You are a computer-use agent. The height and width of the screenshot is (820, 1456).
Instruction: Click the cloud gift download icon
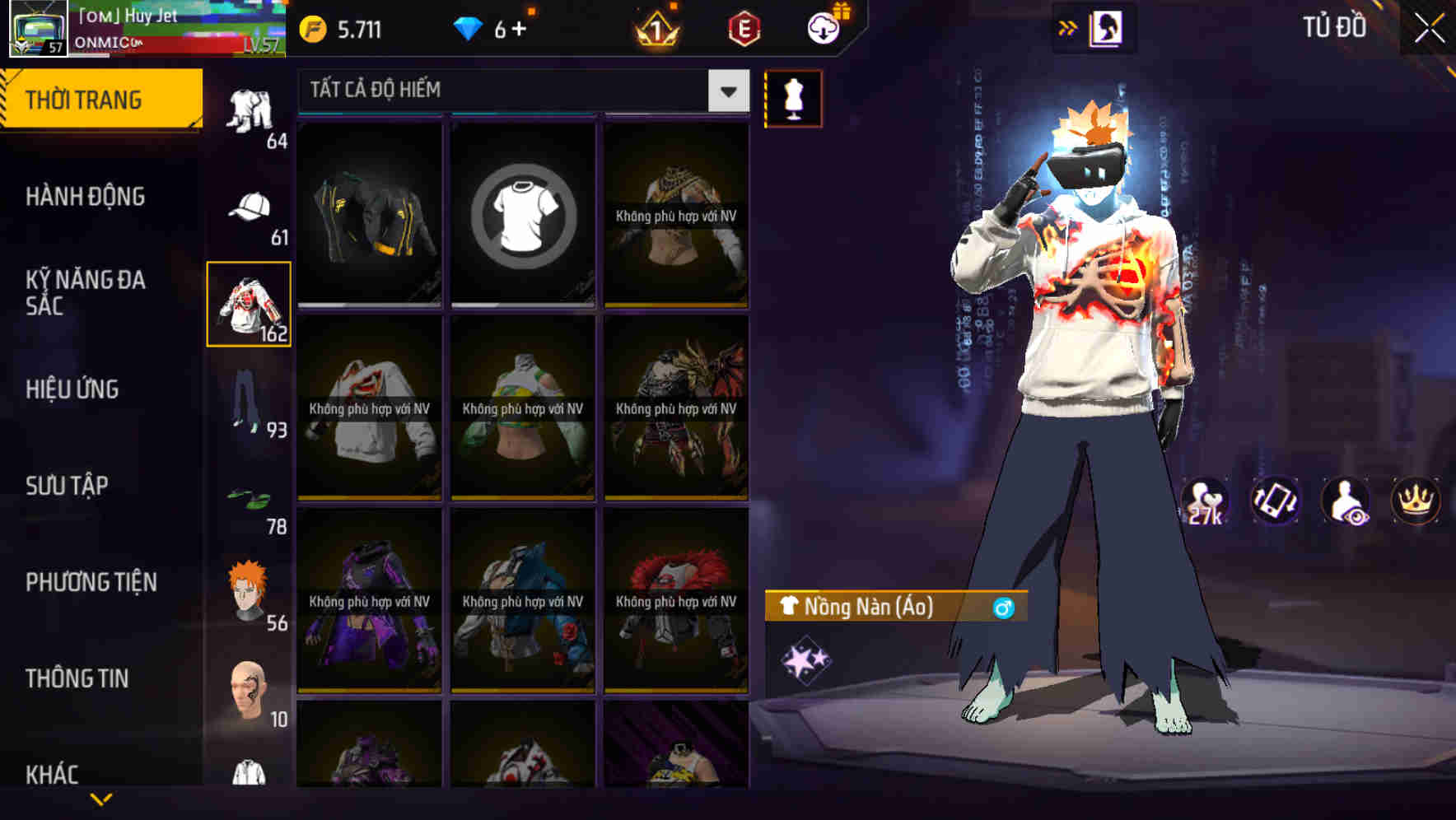point(821,28)
